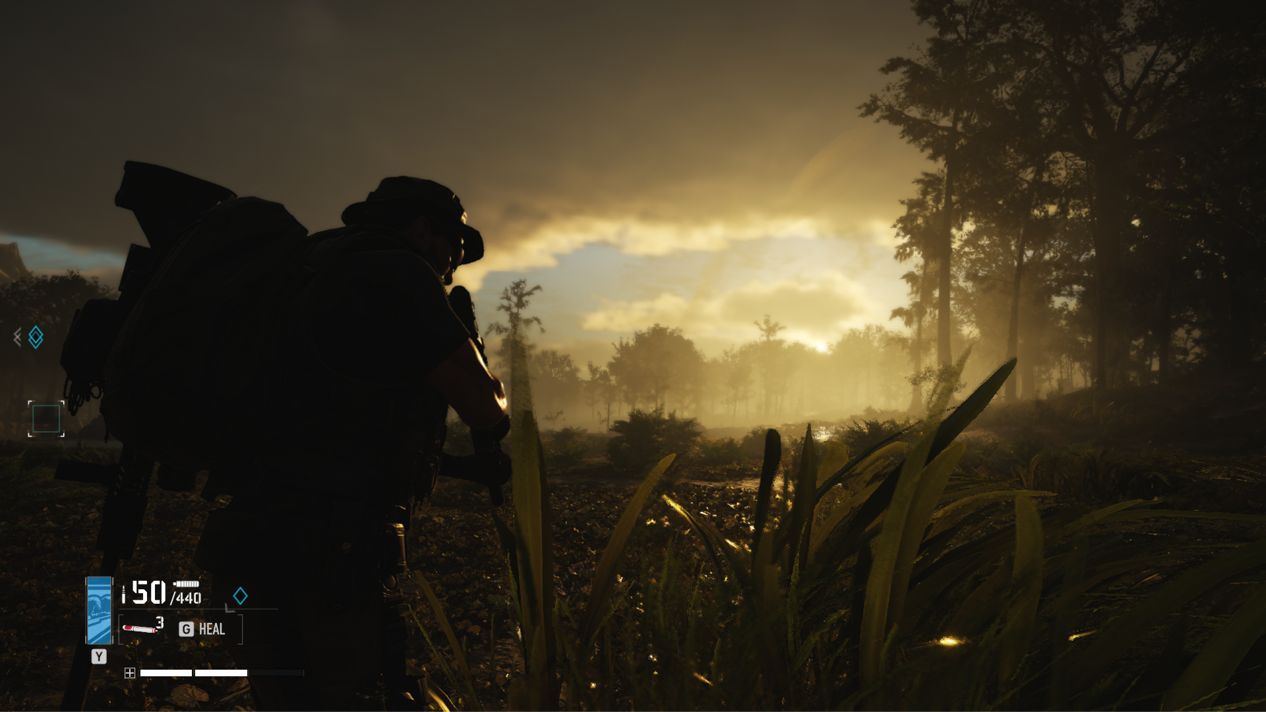Use the red syringe heal item
The height and width of the screenshot is (712, 1266).
[x=141, y=628]
